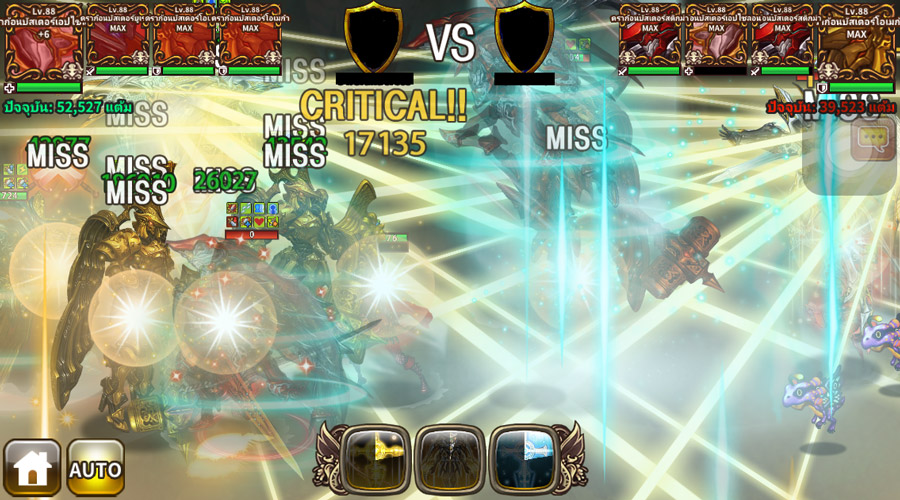The image size is (900, 500).
Task: Return to the home screen
Action: (x=32, y=467)
